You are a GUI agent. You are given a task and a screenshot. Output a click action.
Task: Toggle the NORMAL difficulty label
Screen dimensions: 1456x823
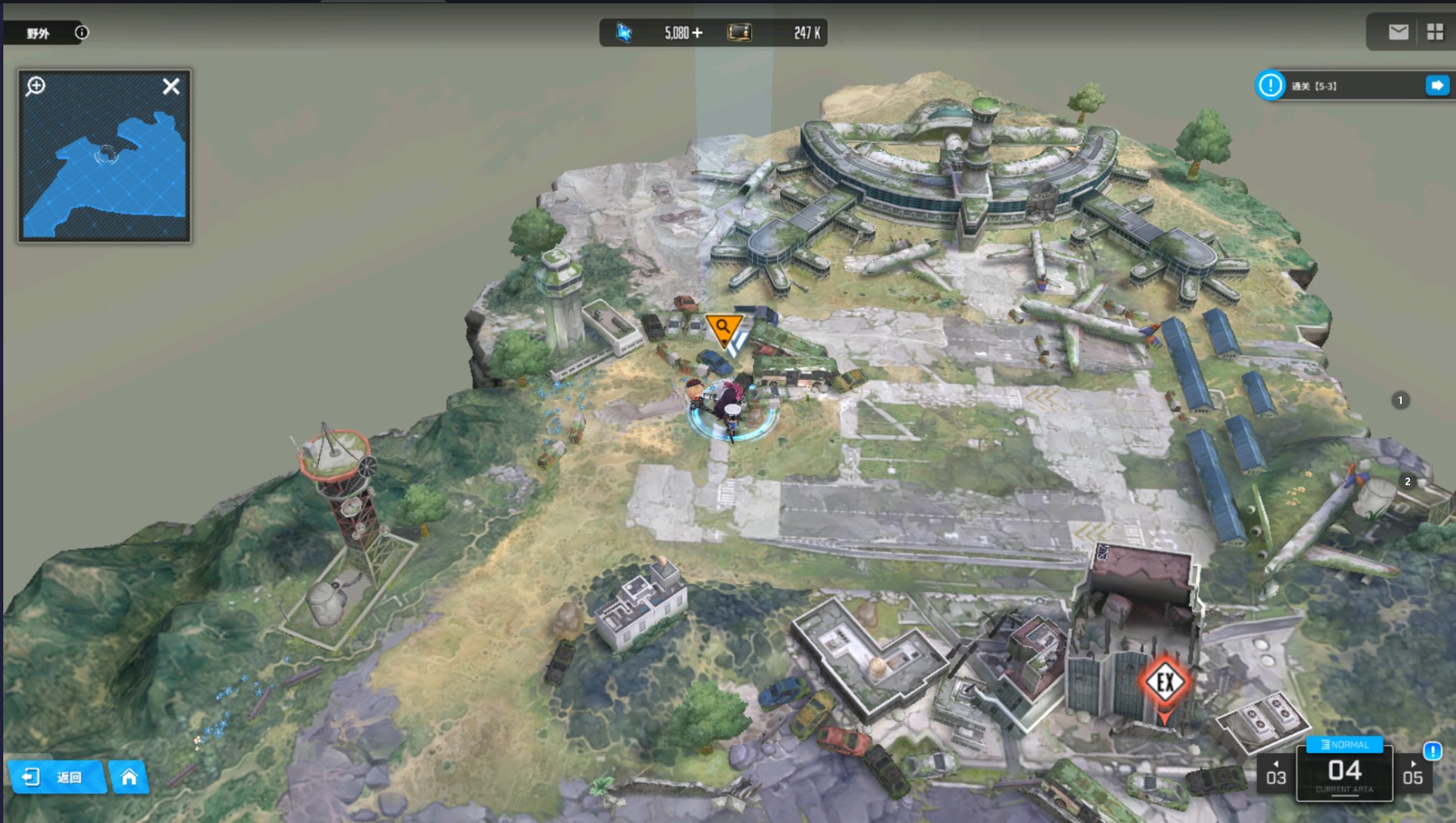pyautogui.click(x=1344, y=745)
